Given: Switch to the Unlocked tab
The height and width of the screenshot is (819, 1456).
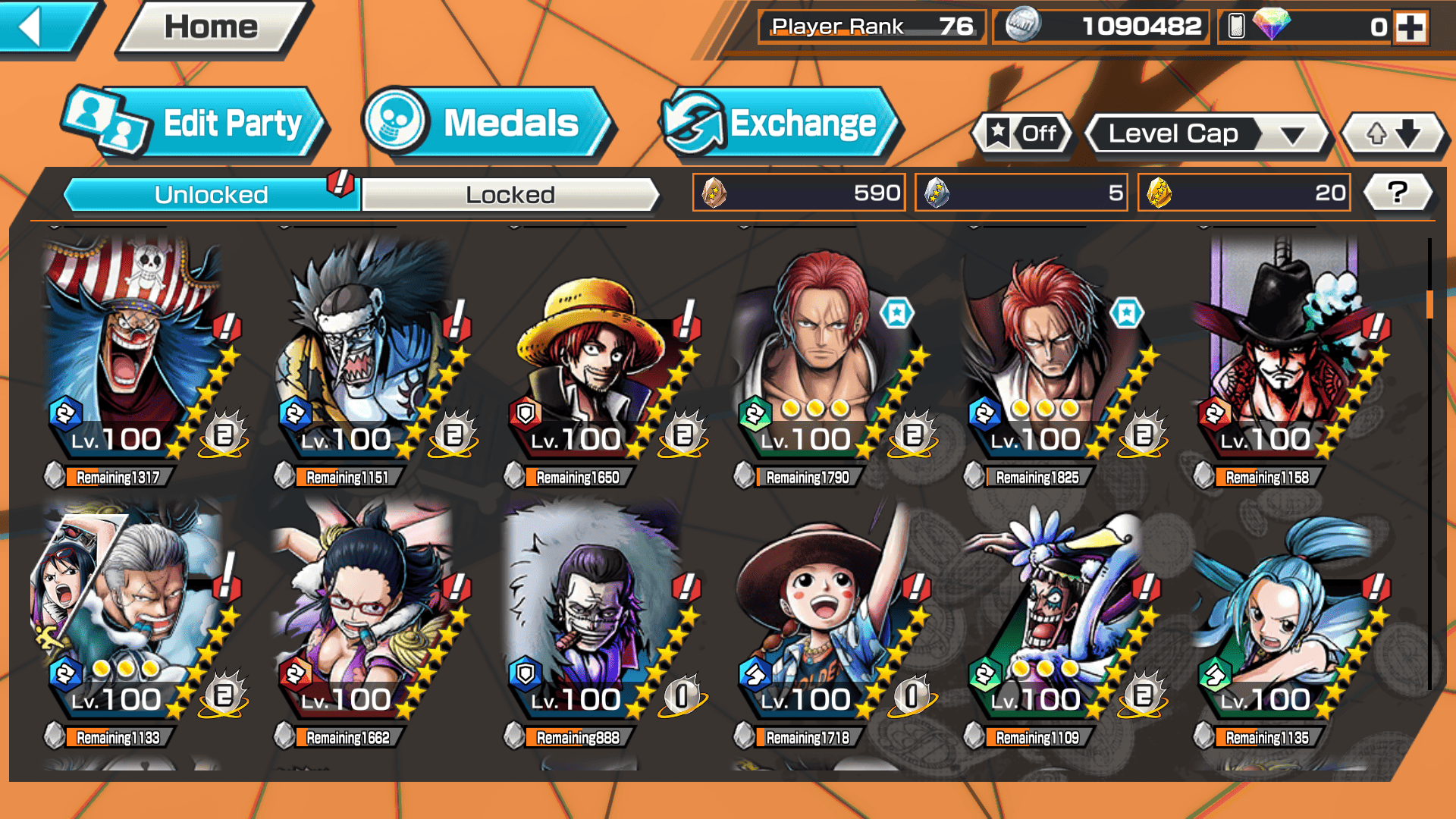Looking at the screenshot, I should click(211, 195).
